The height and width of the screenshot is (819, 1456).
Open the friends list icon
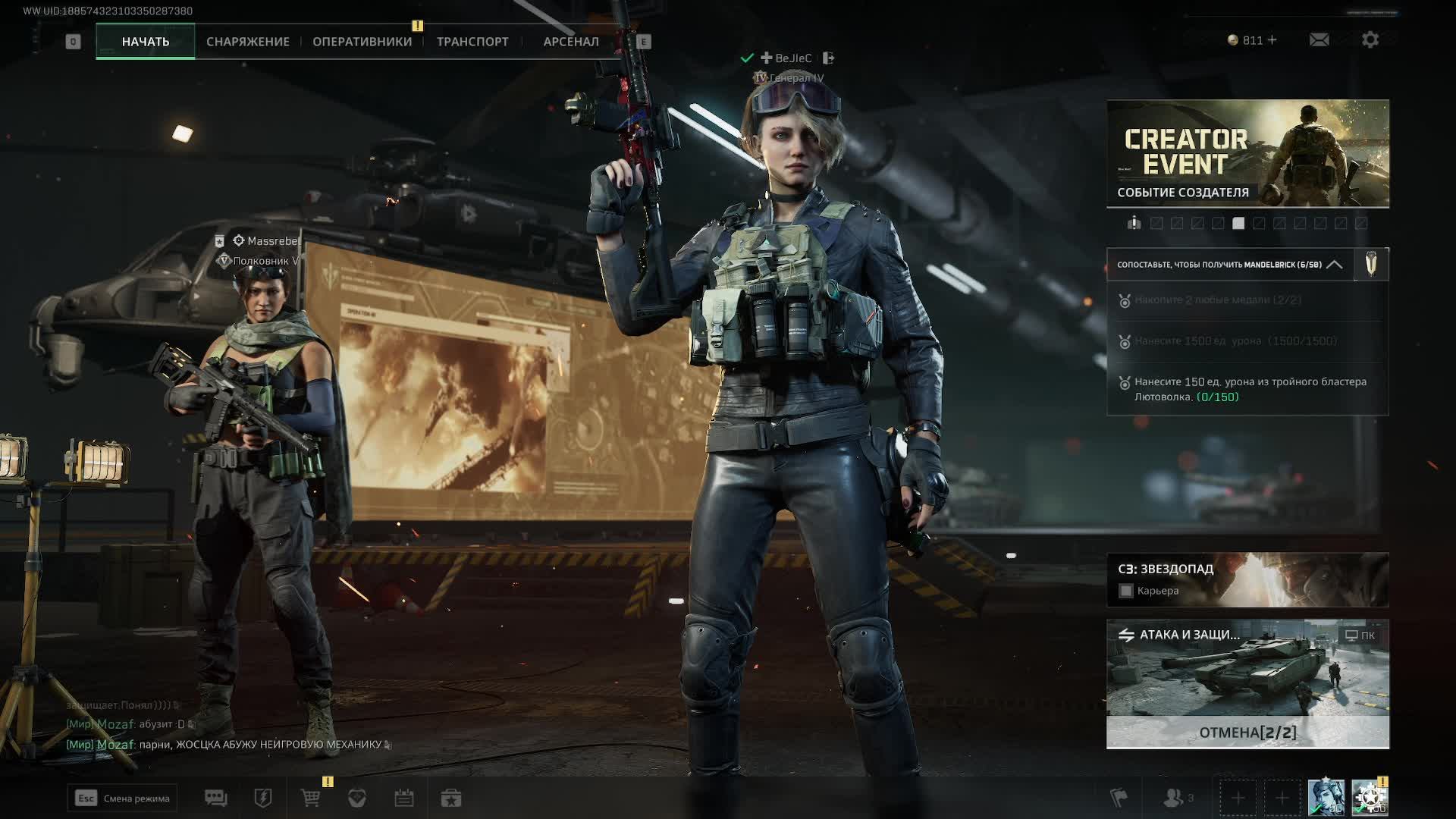1175,798
